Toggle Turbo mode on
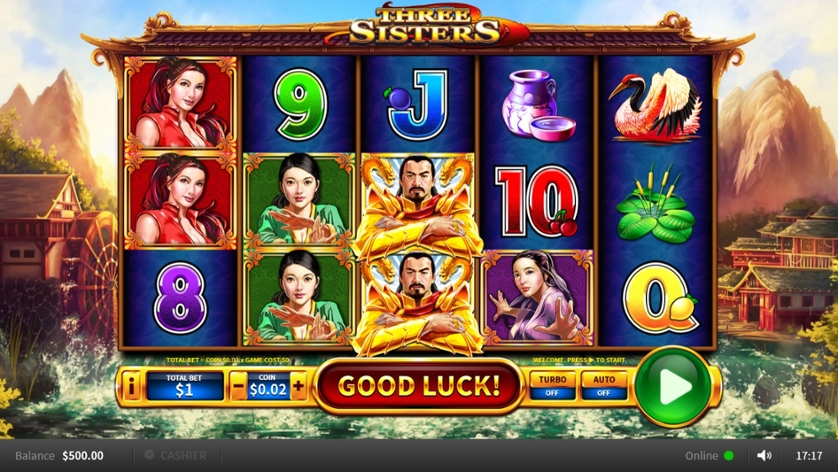 pyautogui.click(x=553, y=386)
